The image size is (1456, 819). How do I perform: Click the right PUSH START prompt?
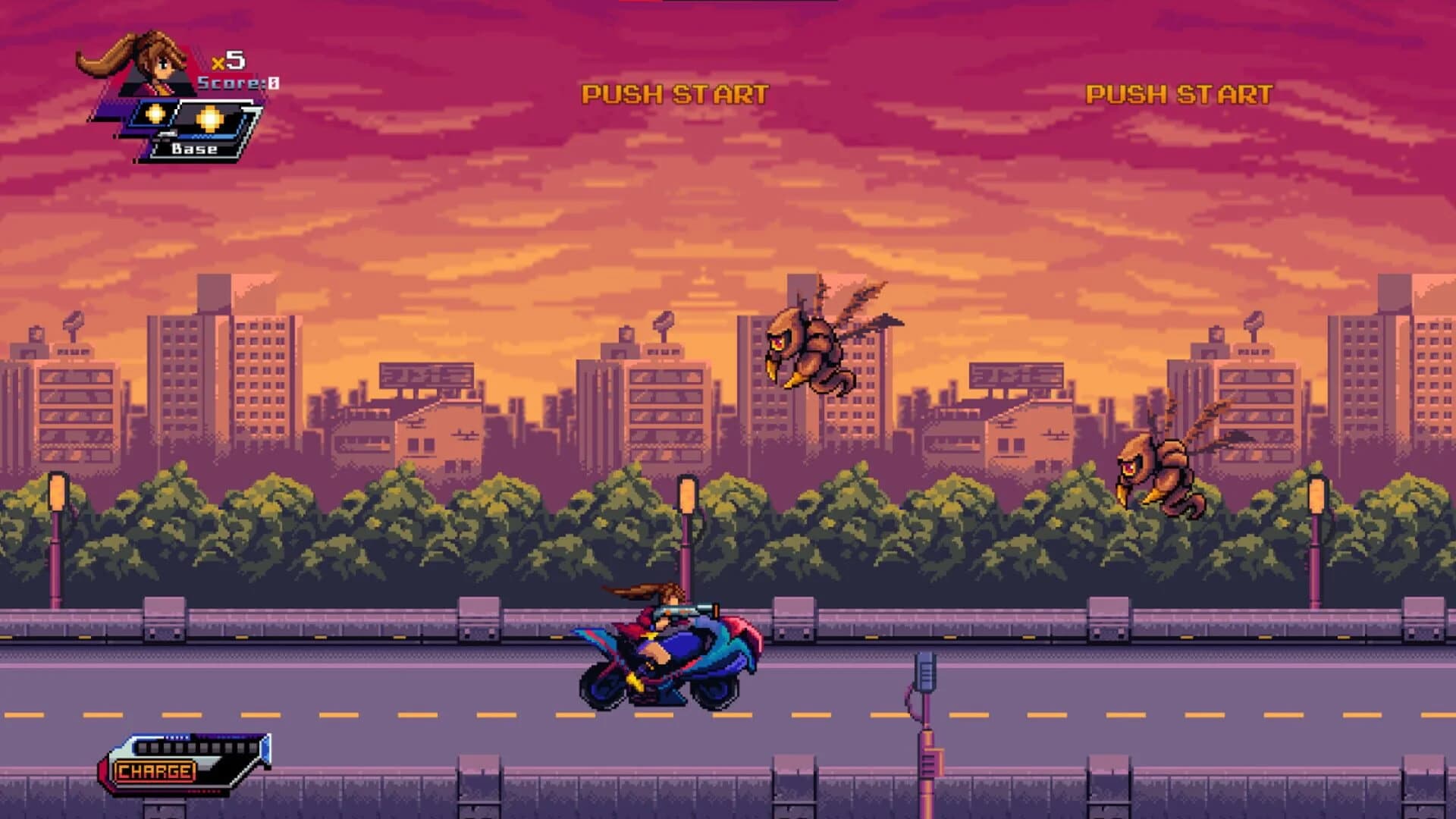click(x=1180, y=93)
